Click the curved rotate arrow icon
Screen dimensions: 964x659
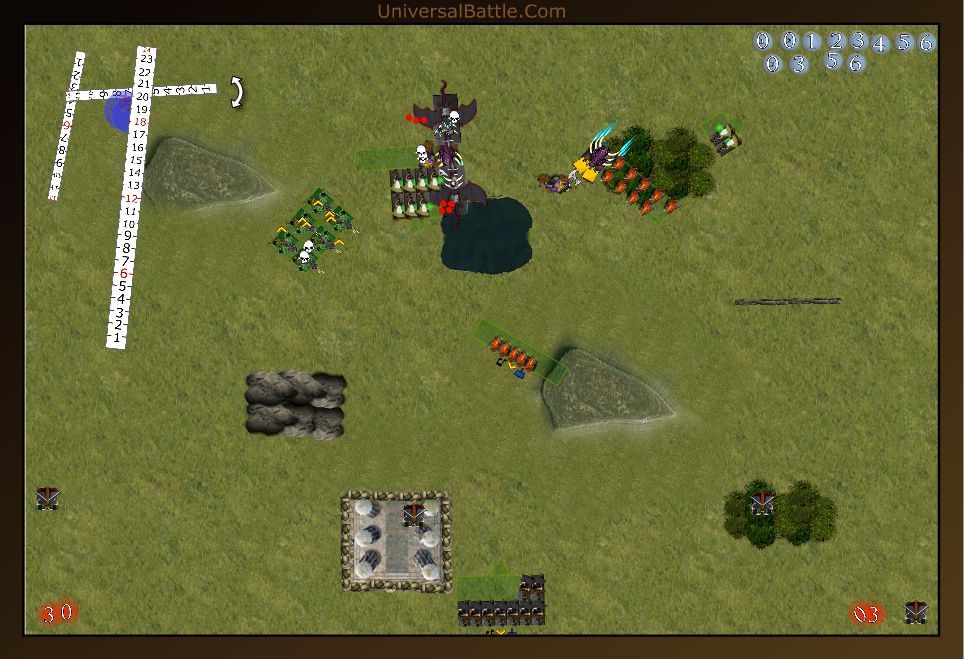point(237,92)
